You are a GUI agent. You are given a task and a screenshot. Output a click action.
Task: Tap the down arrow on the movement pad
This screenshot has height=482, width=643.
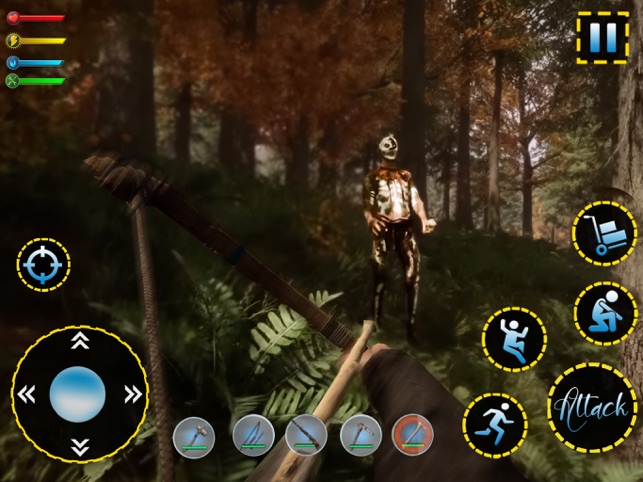click(x=79, y=446)
